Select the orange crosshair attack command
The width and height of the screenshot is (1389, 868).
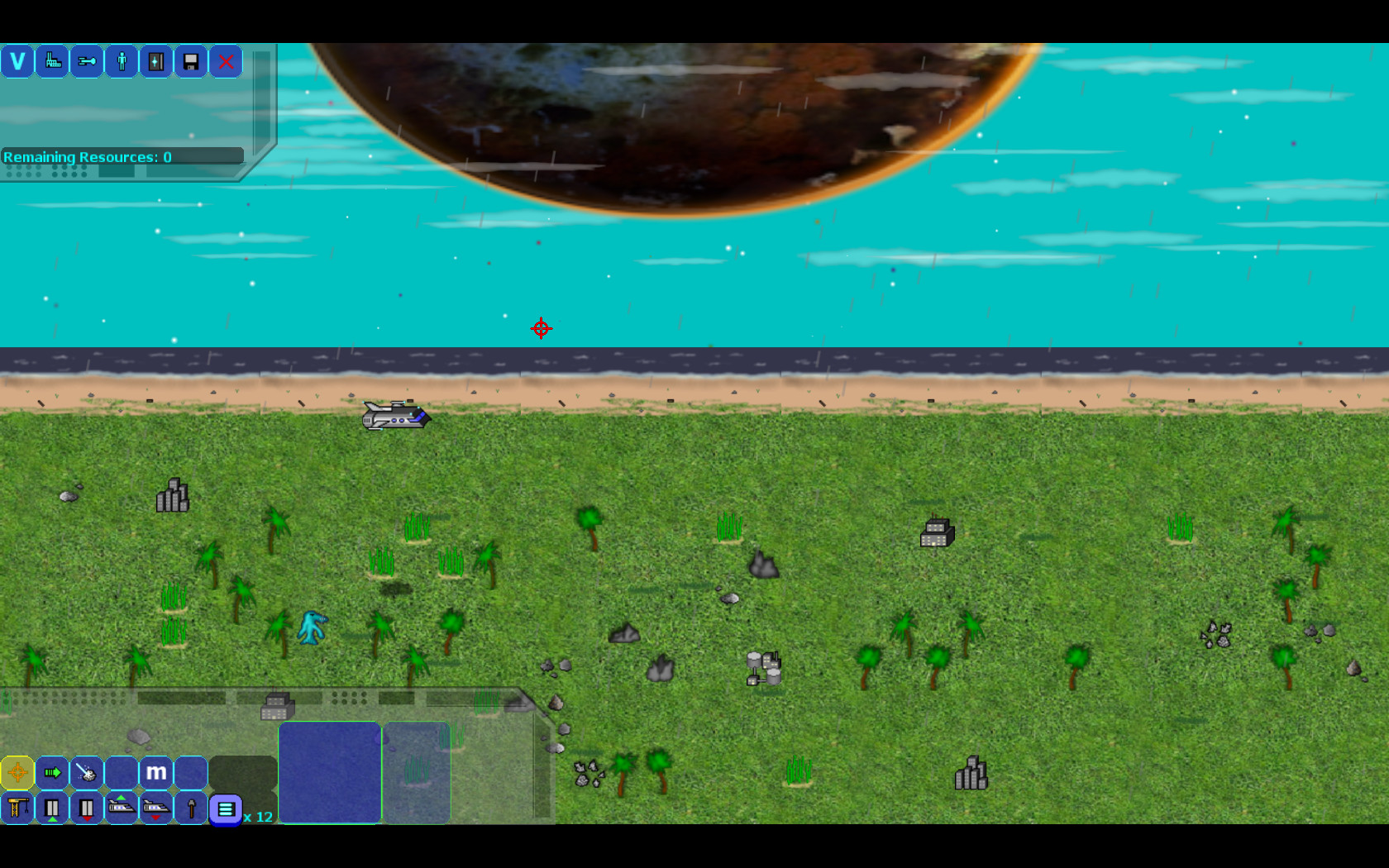17,773
